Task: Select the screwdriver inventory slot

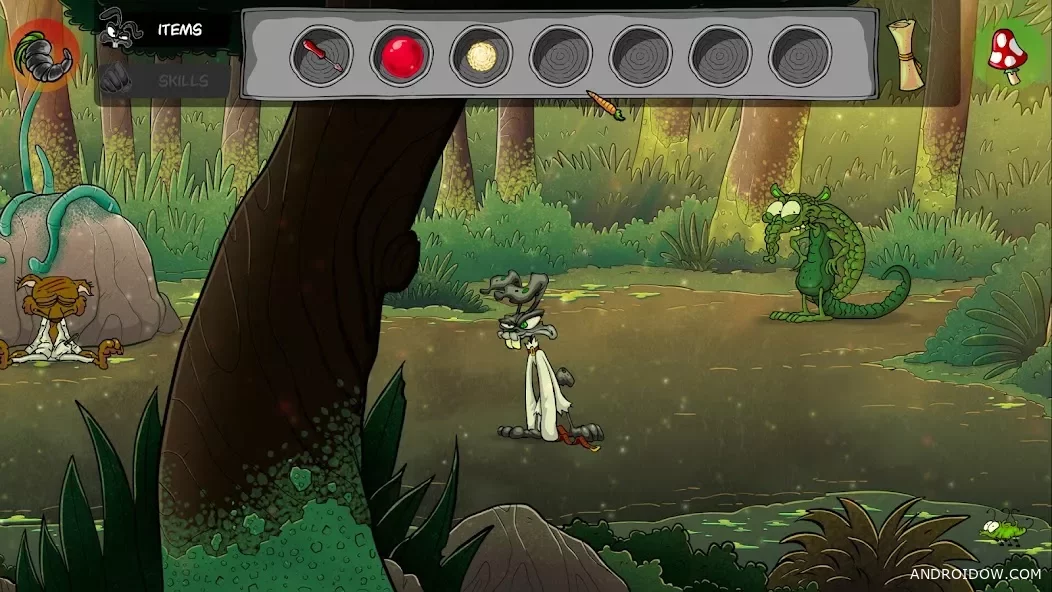Action: pyautogui.click(x=321, y=55)
